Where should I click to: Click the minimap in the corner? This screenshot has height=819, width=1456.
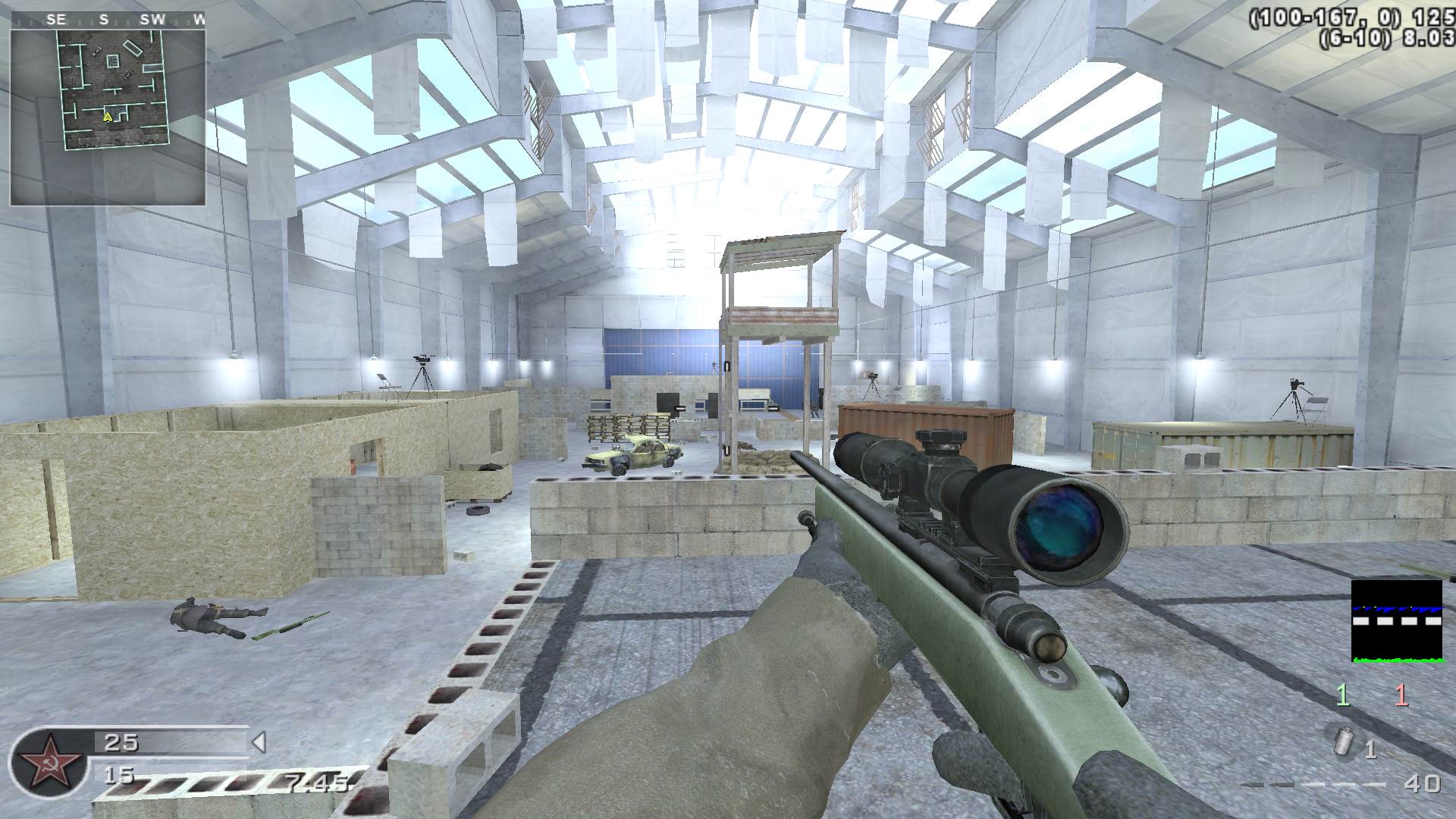tap(108, 118)
